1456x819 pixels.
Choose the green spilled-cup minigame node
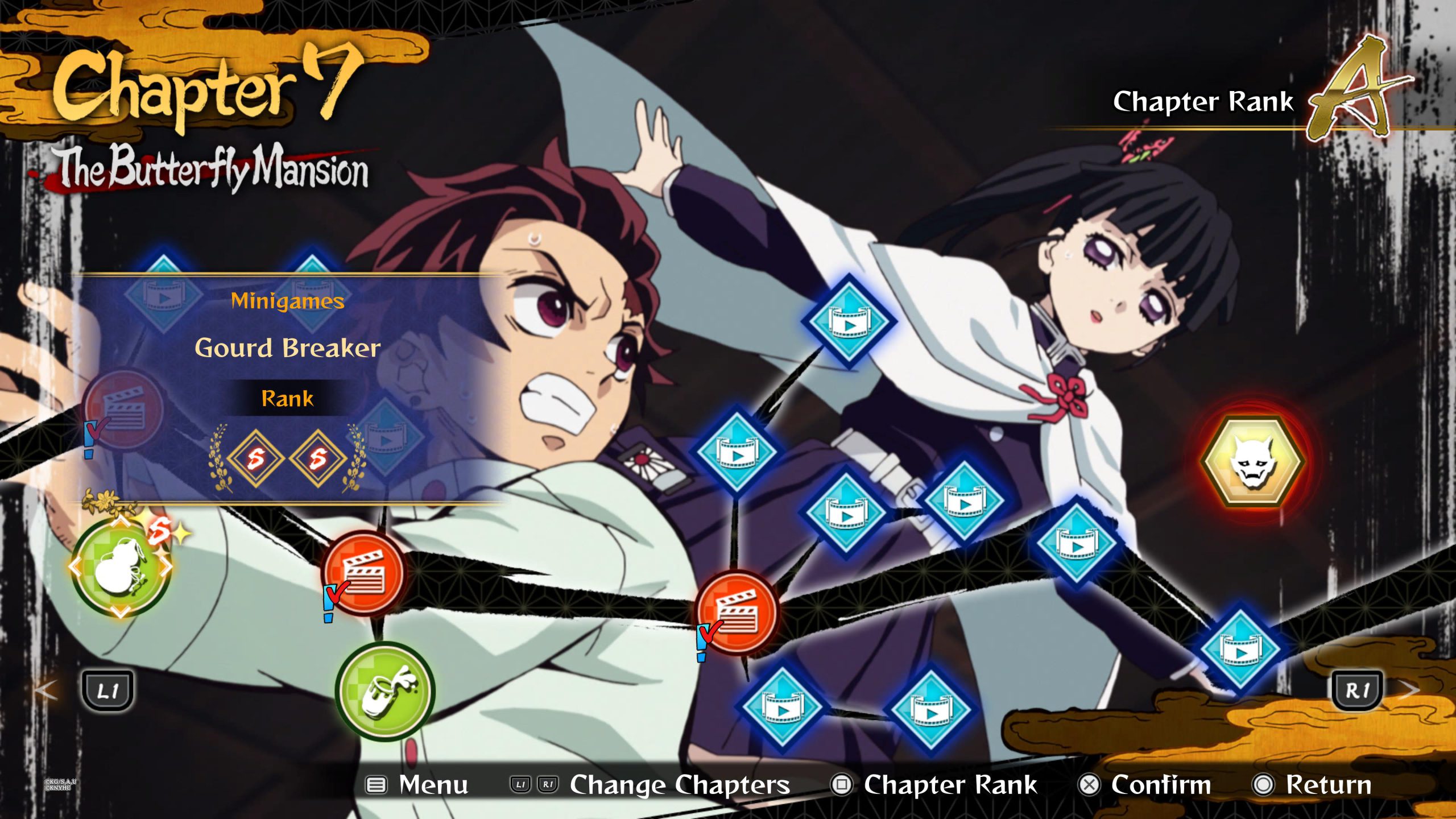coord(385,691)
